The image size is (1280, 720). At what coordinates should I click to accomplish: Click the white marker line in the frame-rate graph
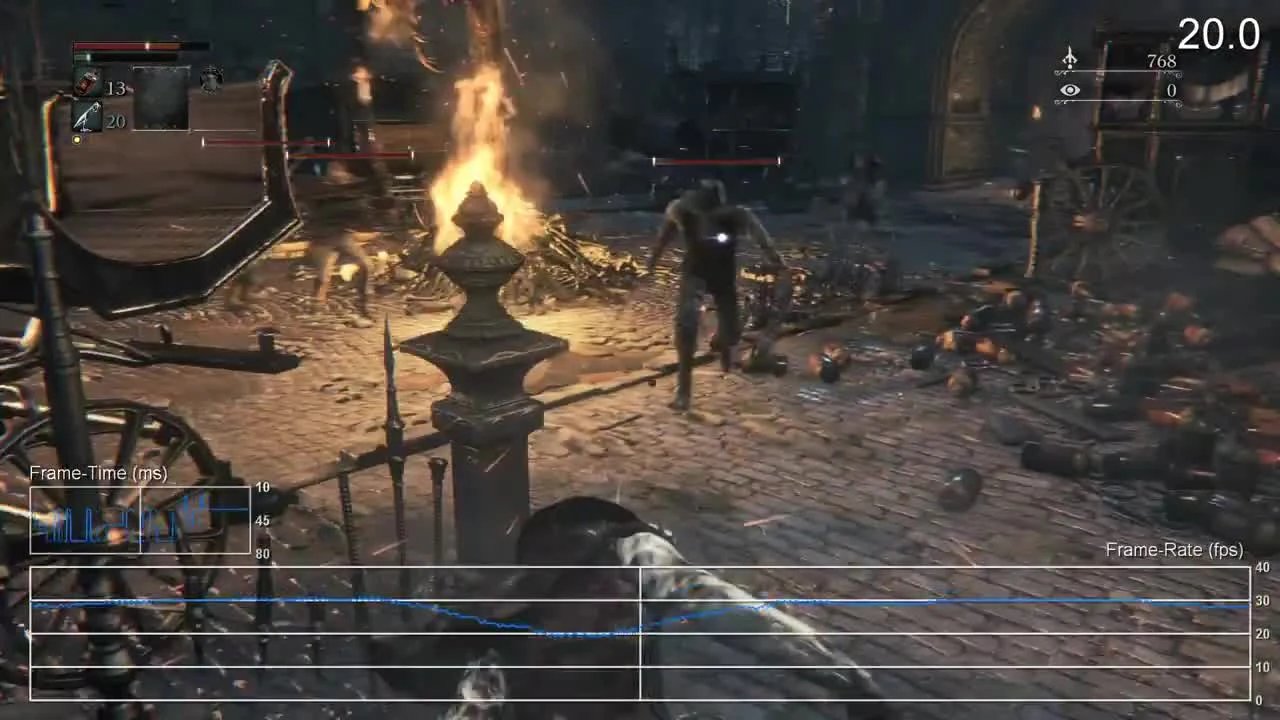coord(640,632)
